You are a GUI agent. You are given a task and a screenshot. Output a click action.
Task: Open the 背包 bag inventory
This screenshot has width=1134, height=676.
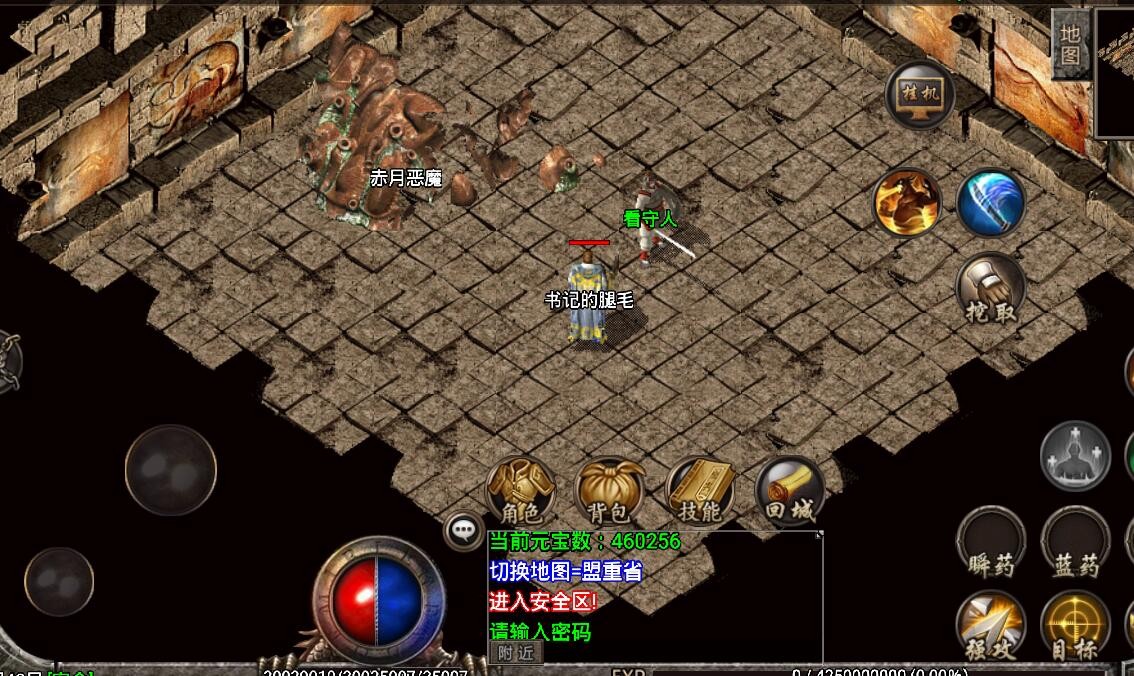609,492
